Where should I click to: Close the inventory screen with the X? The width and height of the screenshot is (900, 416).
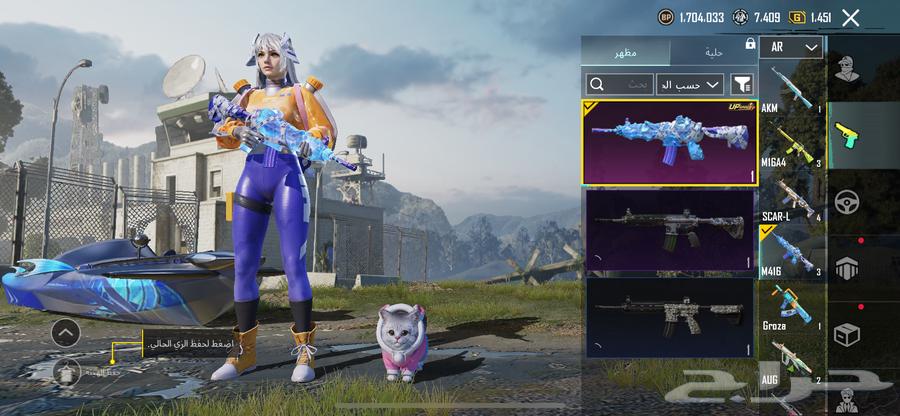[x=851, y=17]
